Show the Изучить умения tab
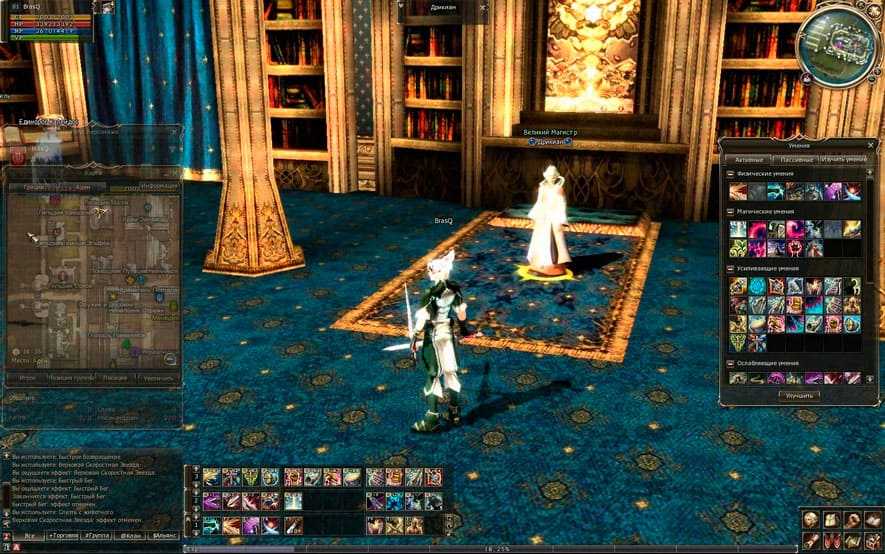Viewport: 885px width, 554px height. click(x=845, y=160)
